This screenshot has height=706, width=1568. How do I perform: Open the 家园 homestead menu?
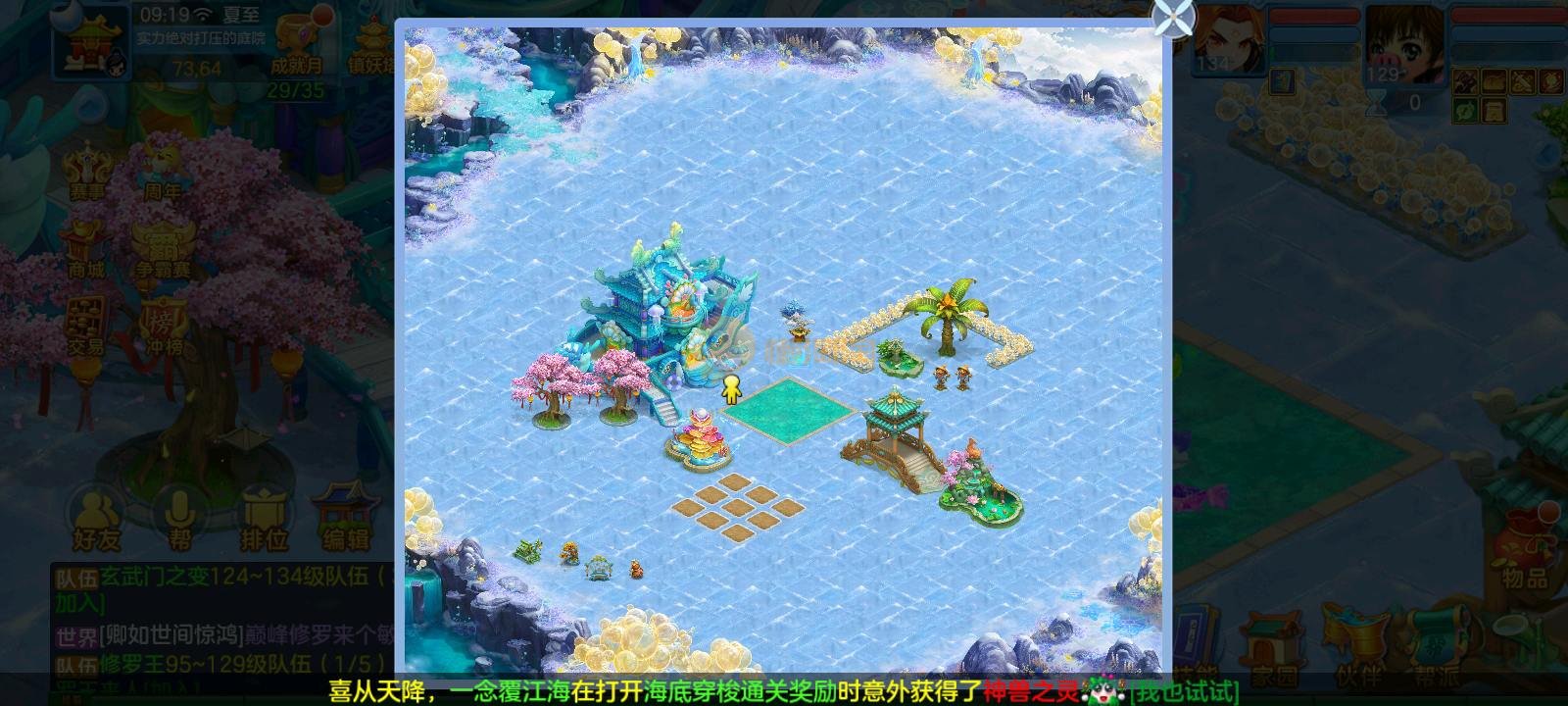click(x=1274, y=647)
